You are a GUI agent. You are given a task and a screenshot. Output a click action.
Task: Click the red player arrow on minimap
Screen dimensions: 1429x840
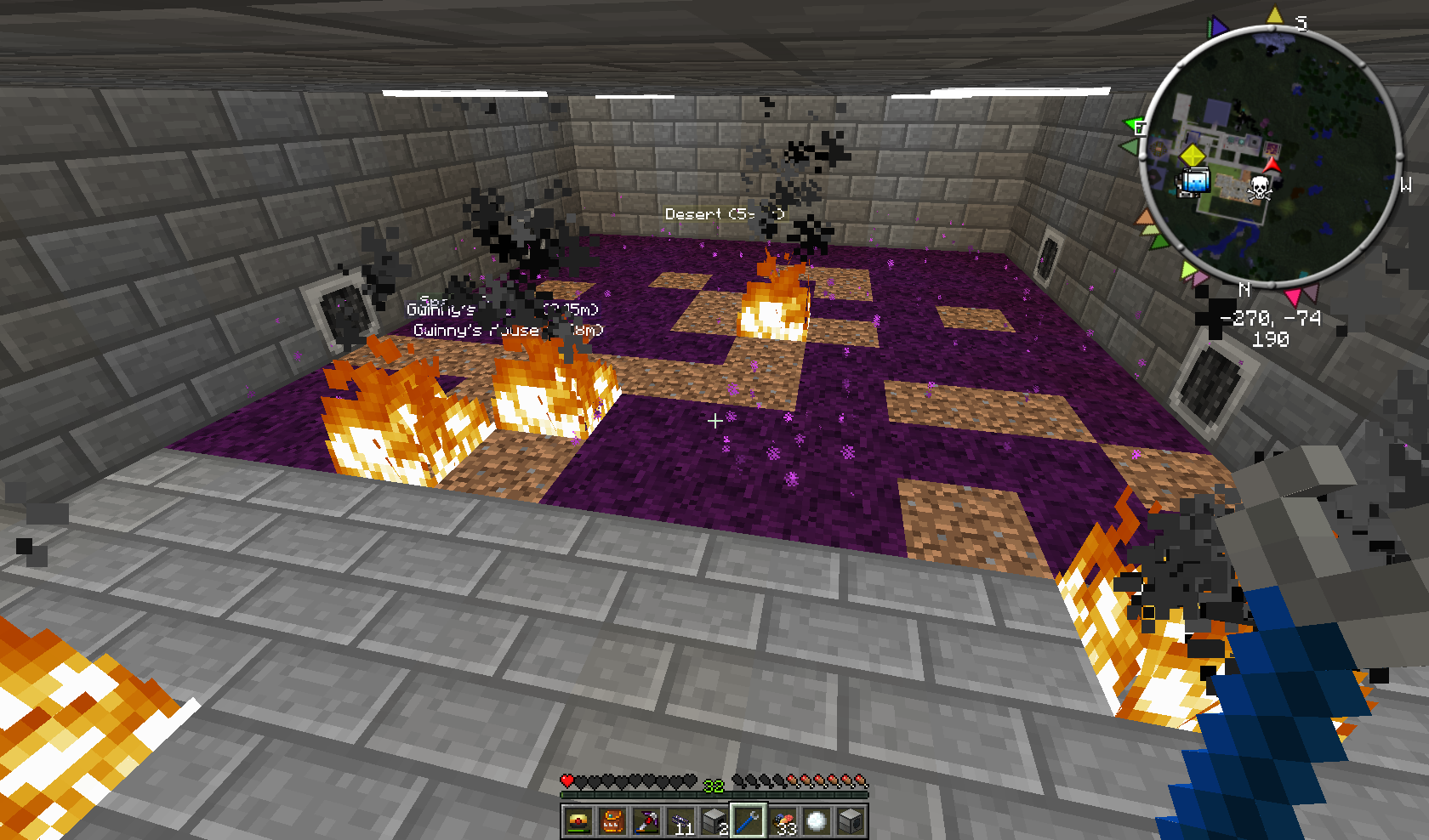coord(1272,164)
